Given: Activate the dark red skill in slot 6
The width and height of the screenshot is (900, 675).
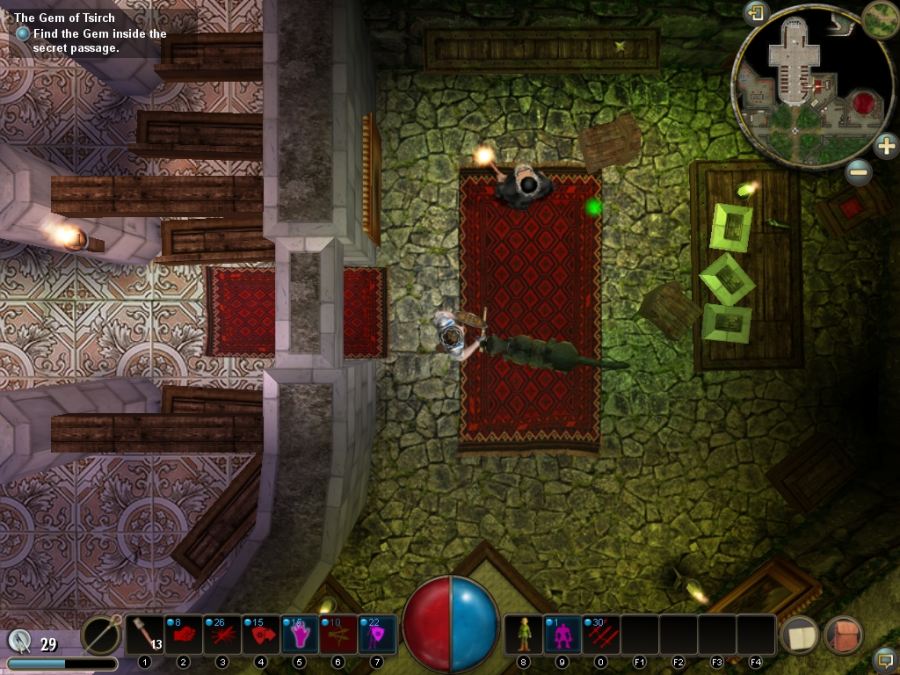Looking at the screenshot, I should 338,634.
